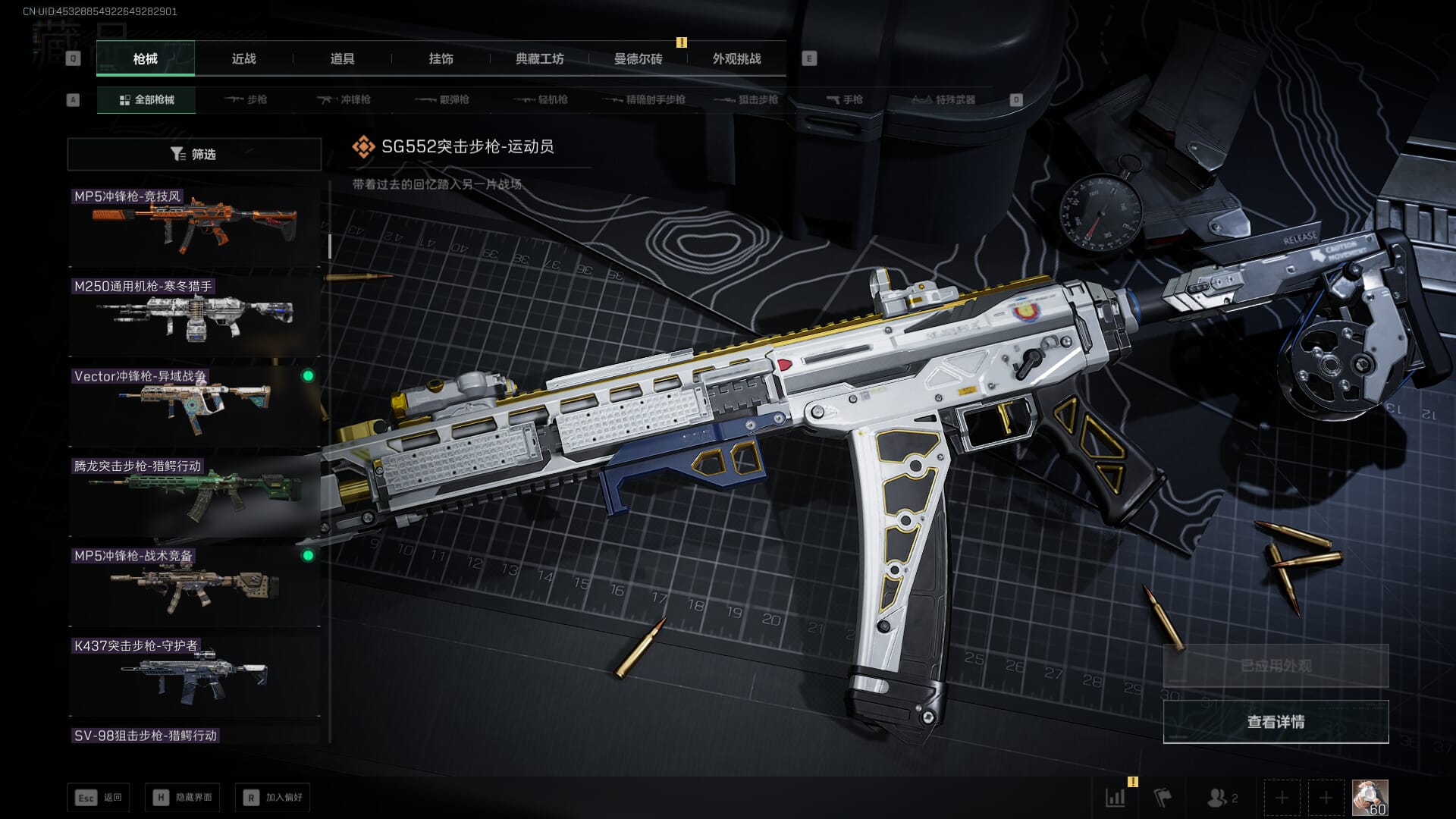Open the 筛选 filter button
This screenshot has width=1456, height=819.
click(x=194, y=154)
